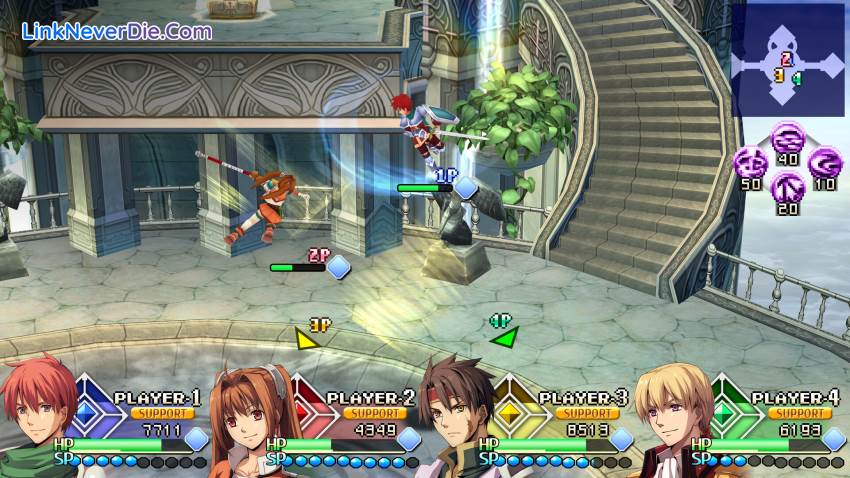Image resolution: width=850 pixels, height=478 pixels.
Task: Select the green 4P player marker
Action: pos(504,335)
